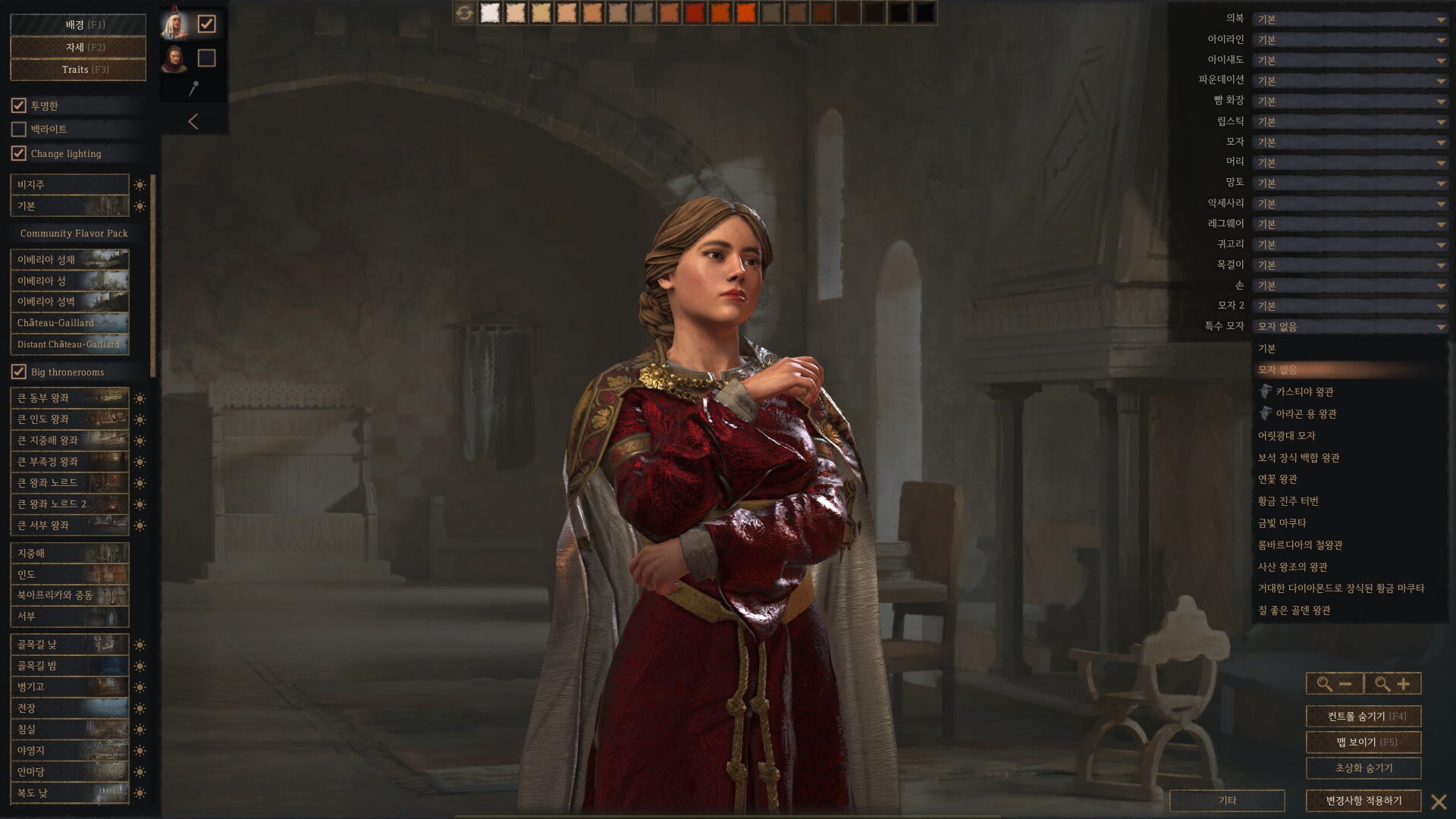Image resolution: width=1456 pixels, height=819 pixels.
Task: Switch to the Traits (F3) tab
Action: [77, 70]
